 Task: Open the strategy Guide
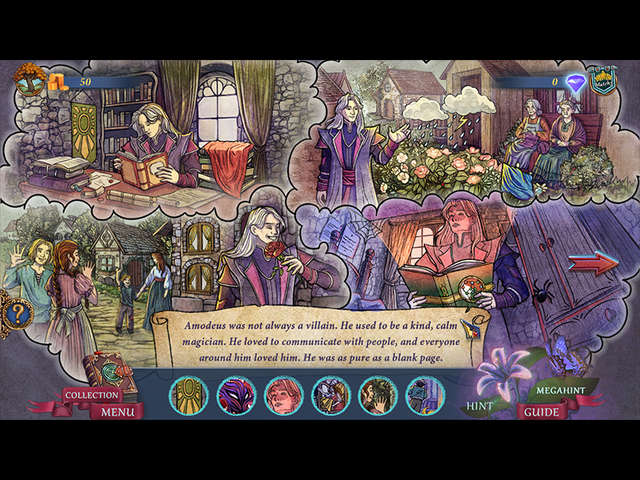pyautogui.click(x=542, y=411)
